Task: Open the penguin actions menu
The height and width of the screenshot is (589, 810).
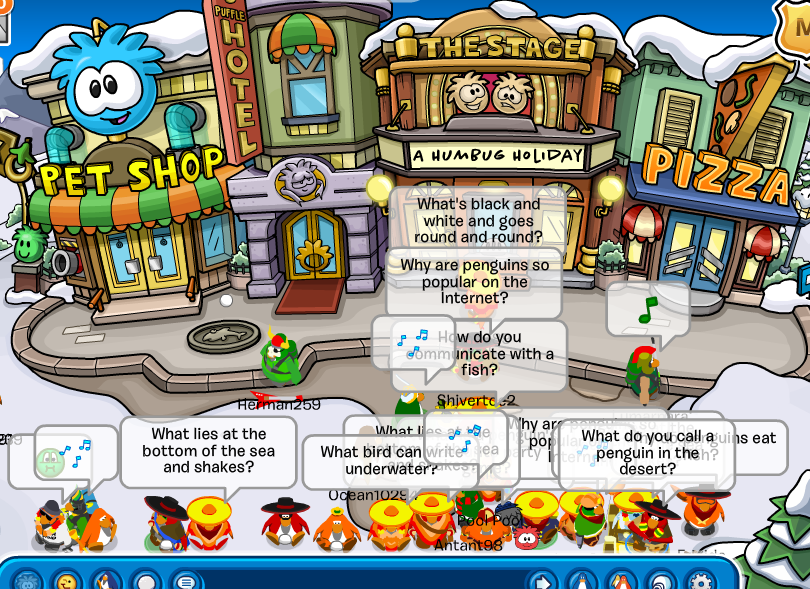Action: 107,582
